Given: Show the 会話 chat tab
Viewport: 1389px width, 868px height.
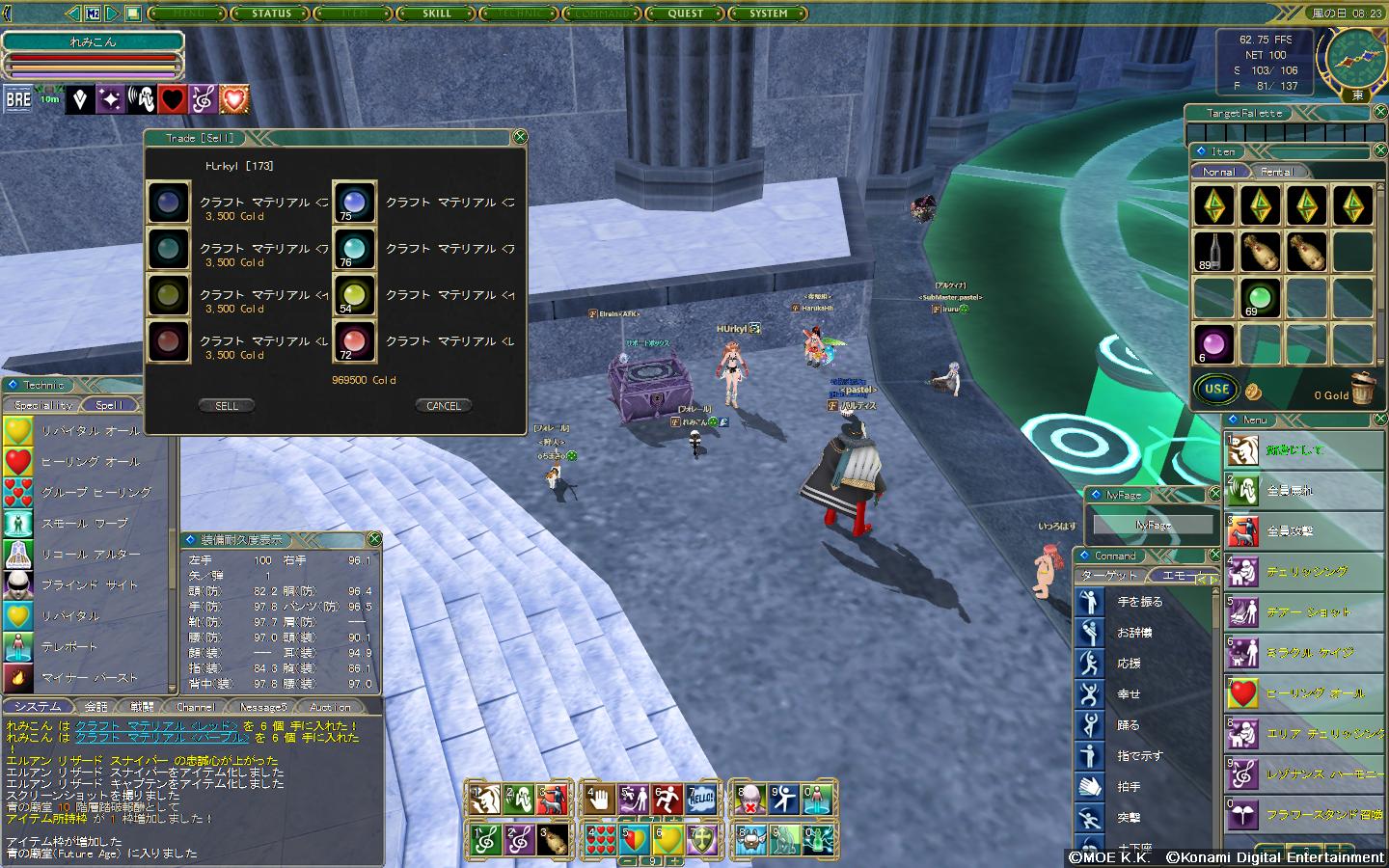Looking at the screenshot, I should (96, 707).
